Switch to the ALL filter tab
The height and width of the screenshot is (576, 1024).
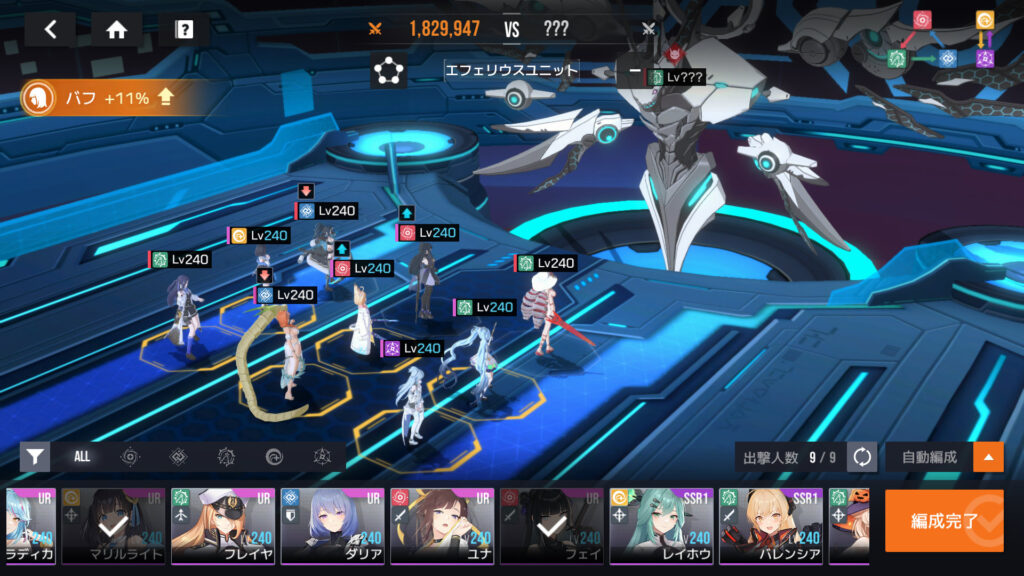pyautogui.click(x=82, y=457)
